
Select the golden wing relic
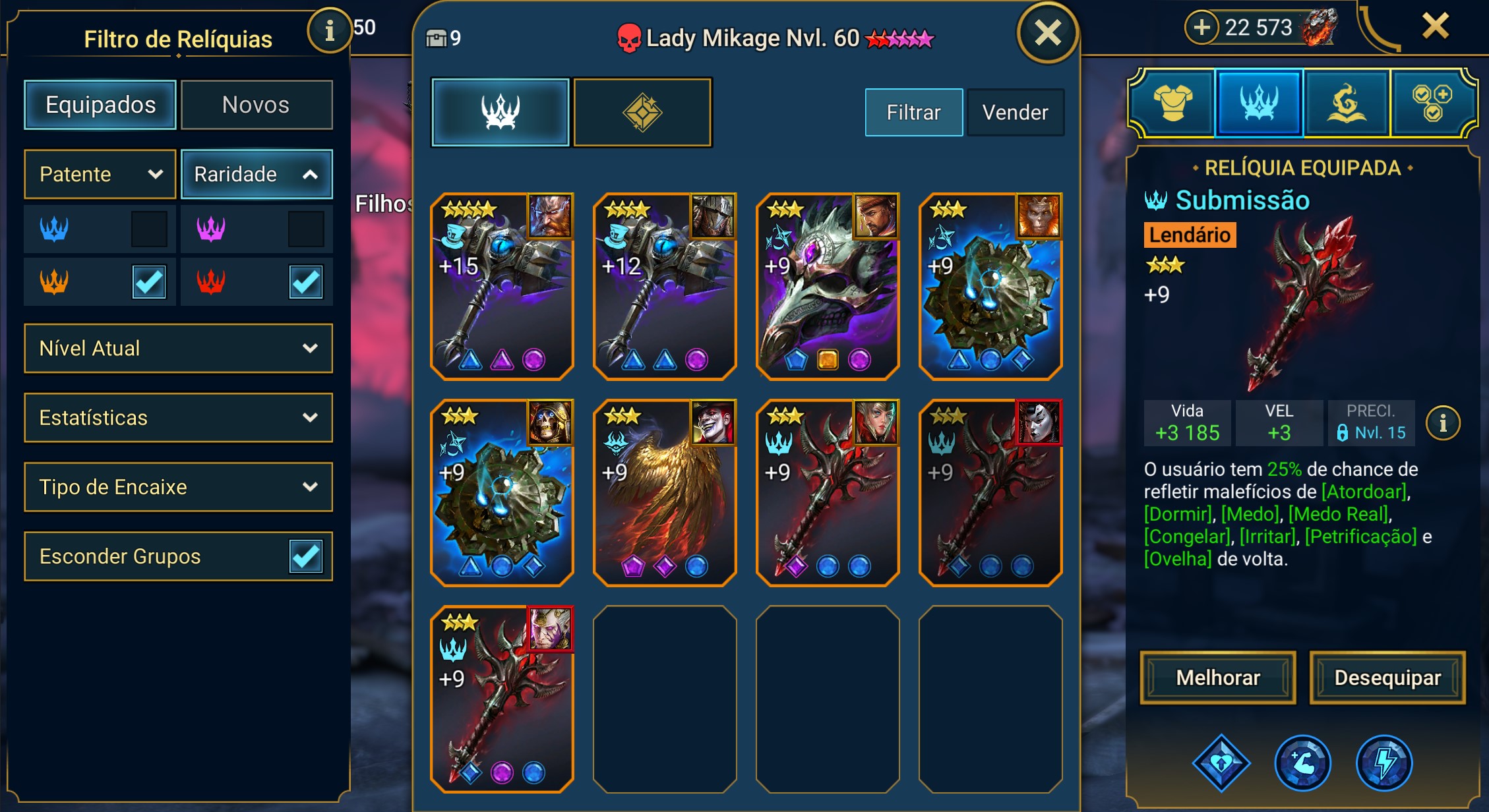(x=665, y=493)
